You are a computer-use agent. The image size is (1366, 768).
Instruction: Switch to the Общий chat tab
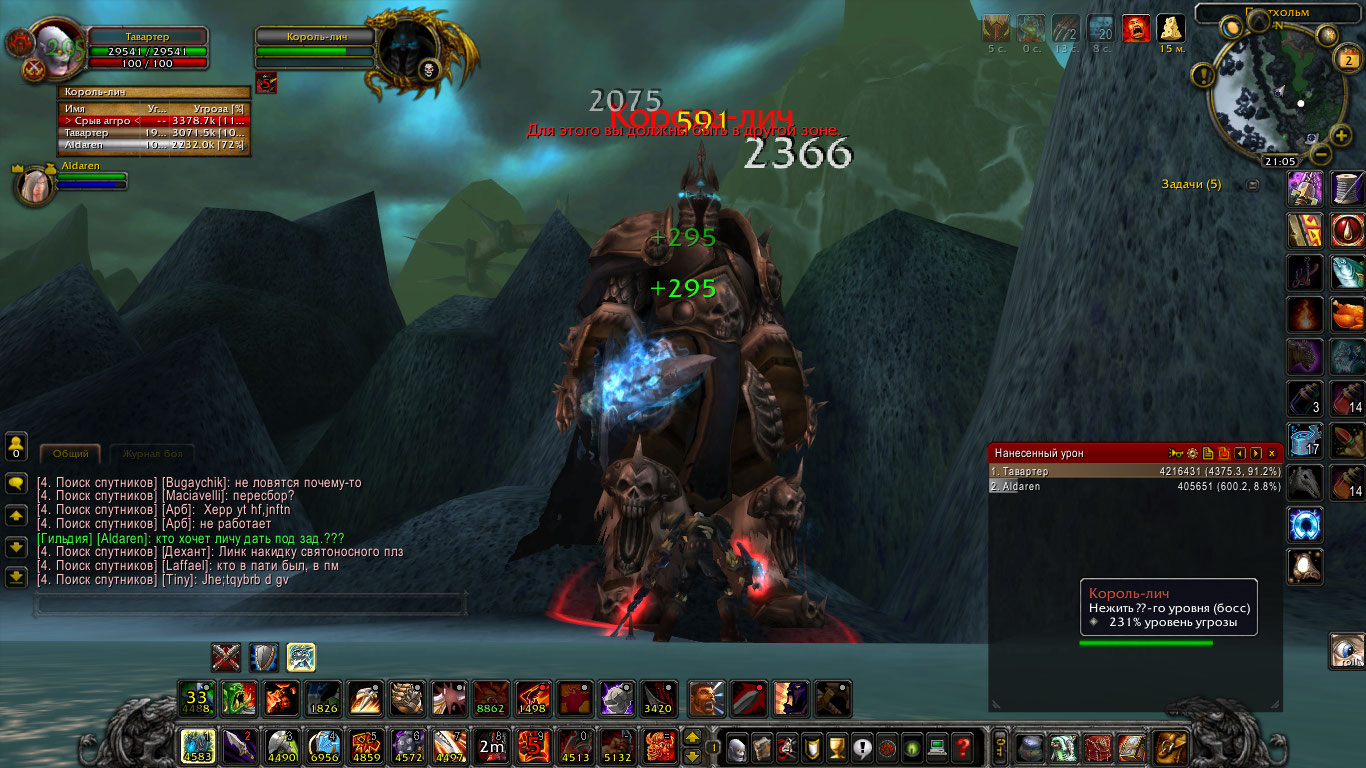coord(70,454)
